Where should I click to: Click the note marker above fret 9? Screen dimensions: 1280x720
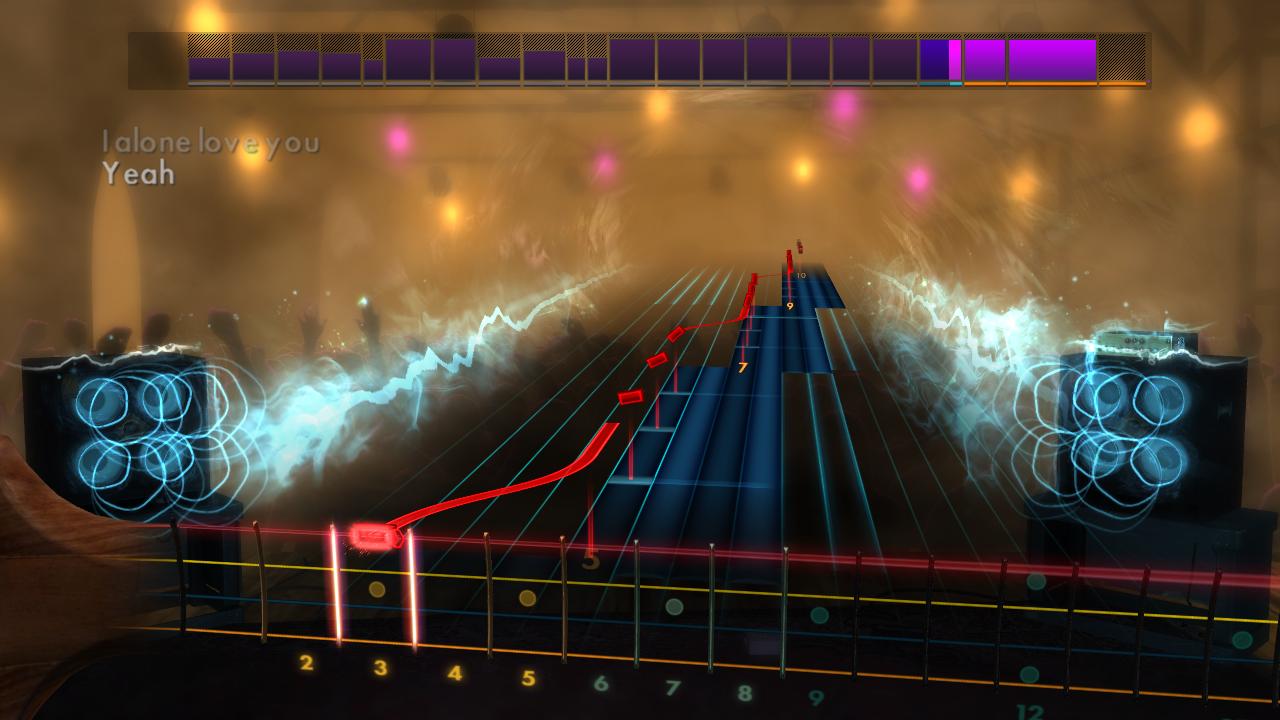pos(790,288)
